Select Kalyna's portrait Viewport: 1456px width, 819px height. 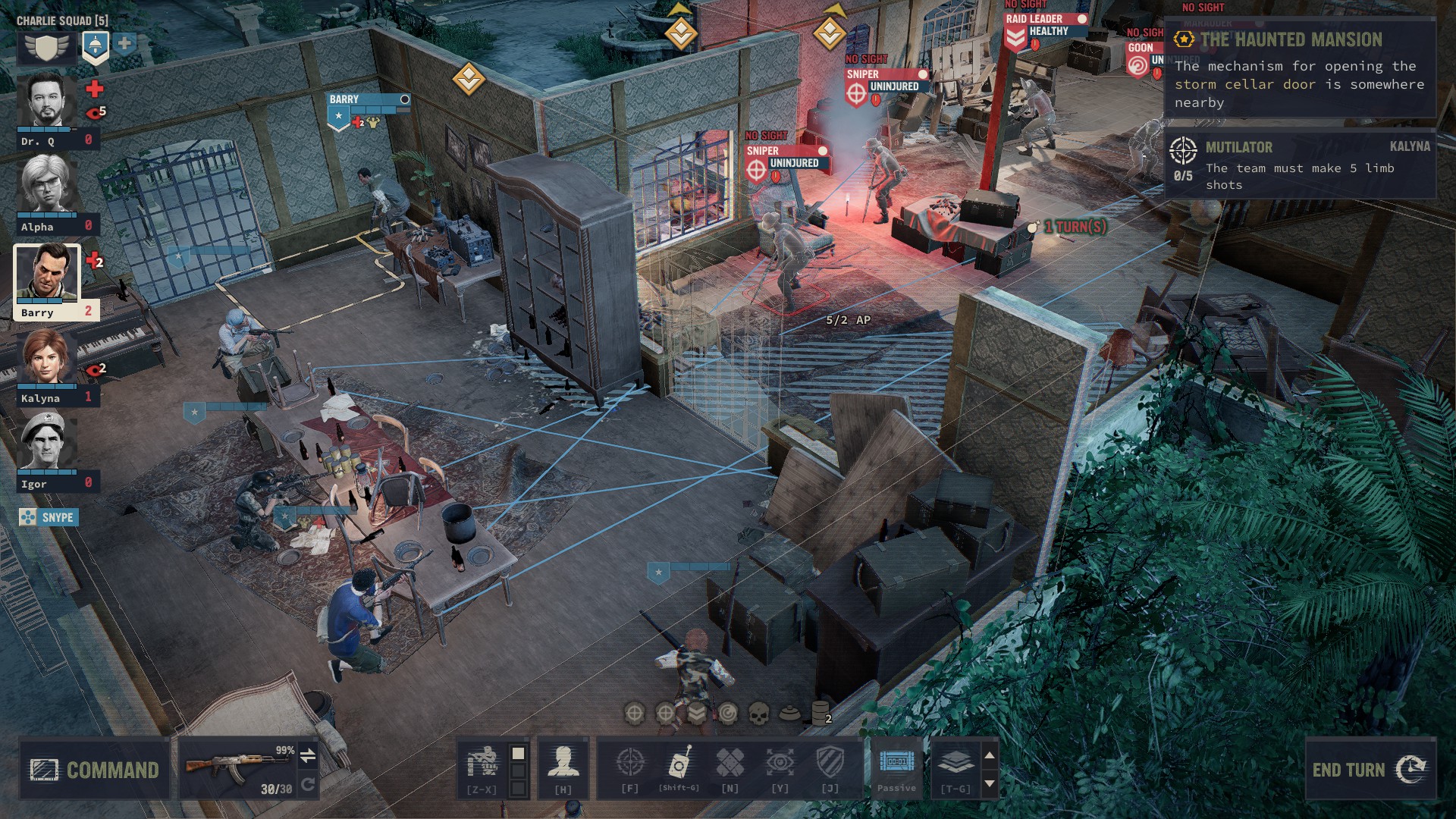pyautogui.click(x=46, y=358)
